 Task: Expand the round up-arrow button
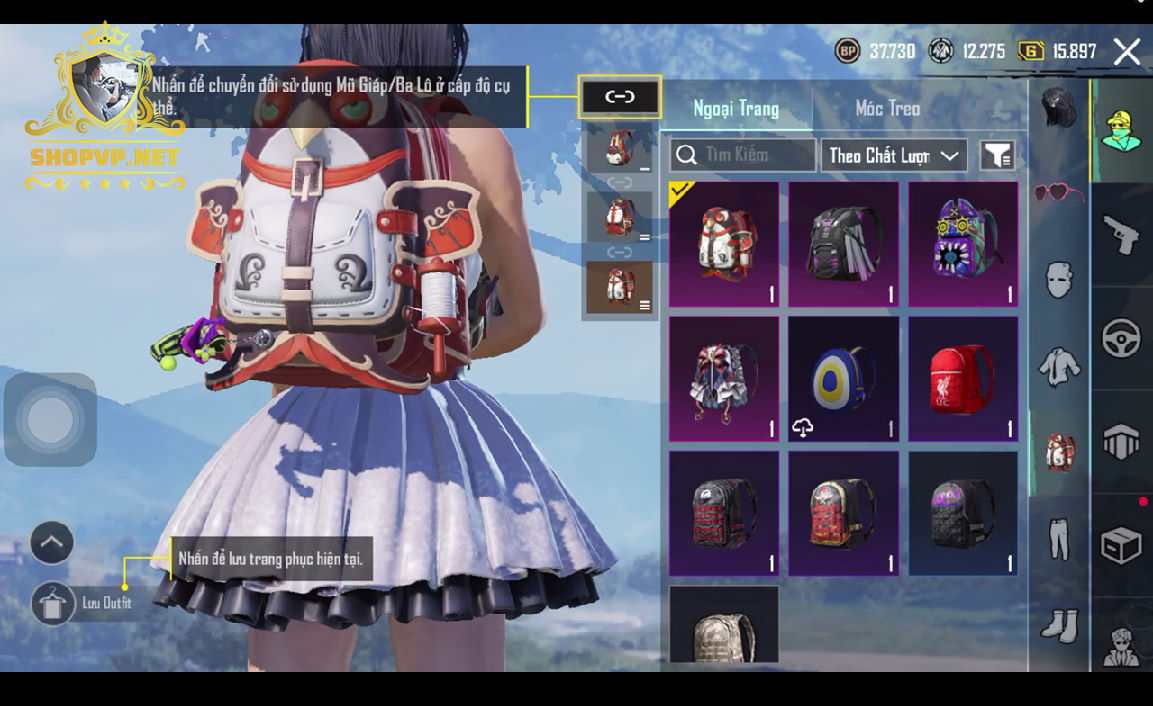[x=52, y=544]
